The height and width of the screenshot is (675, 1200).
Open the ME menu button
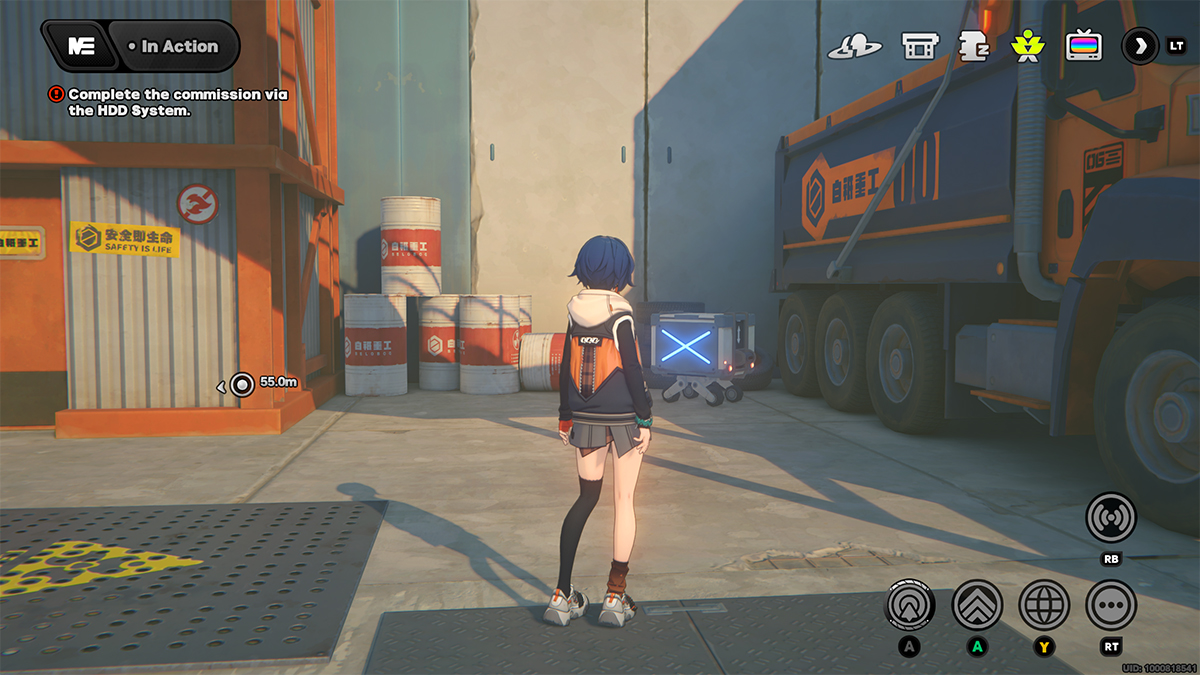click(81, 46)
